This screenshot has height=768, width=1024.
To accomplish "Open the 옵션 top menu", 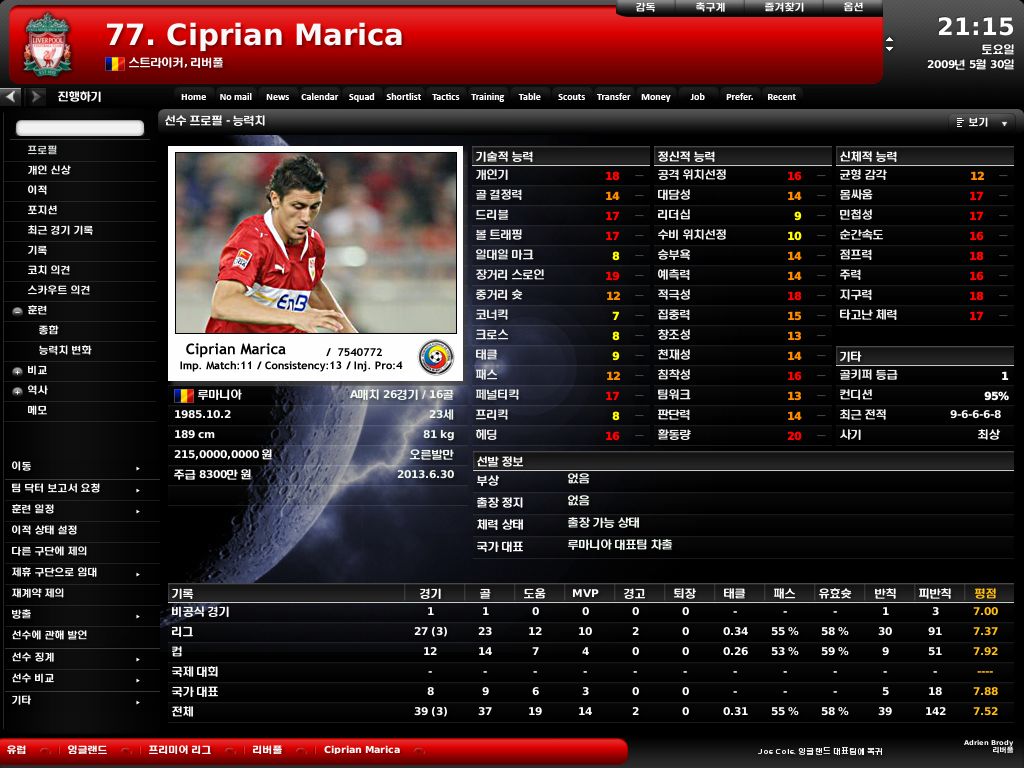I will pyautogui.click(x=853, y=7).
